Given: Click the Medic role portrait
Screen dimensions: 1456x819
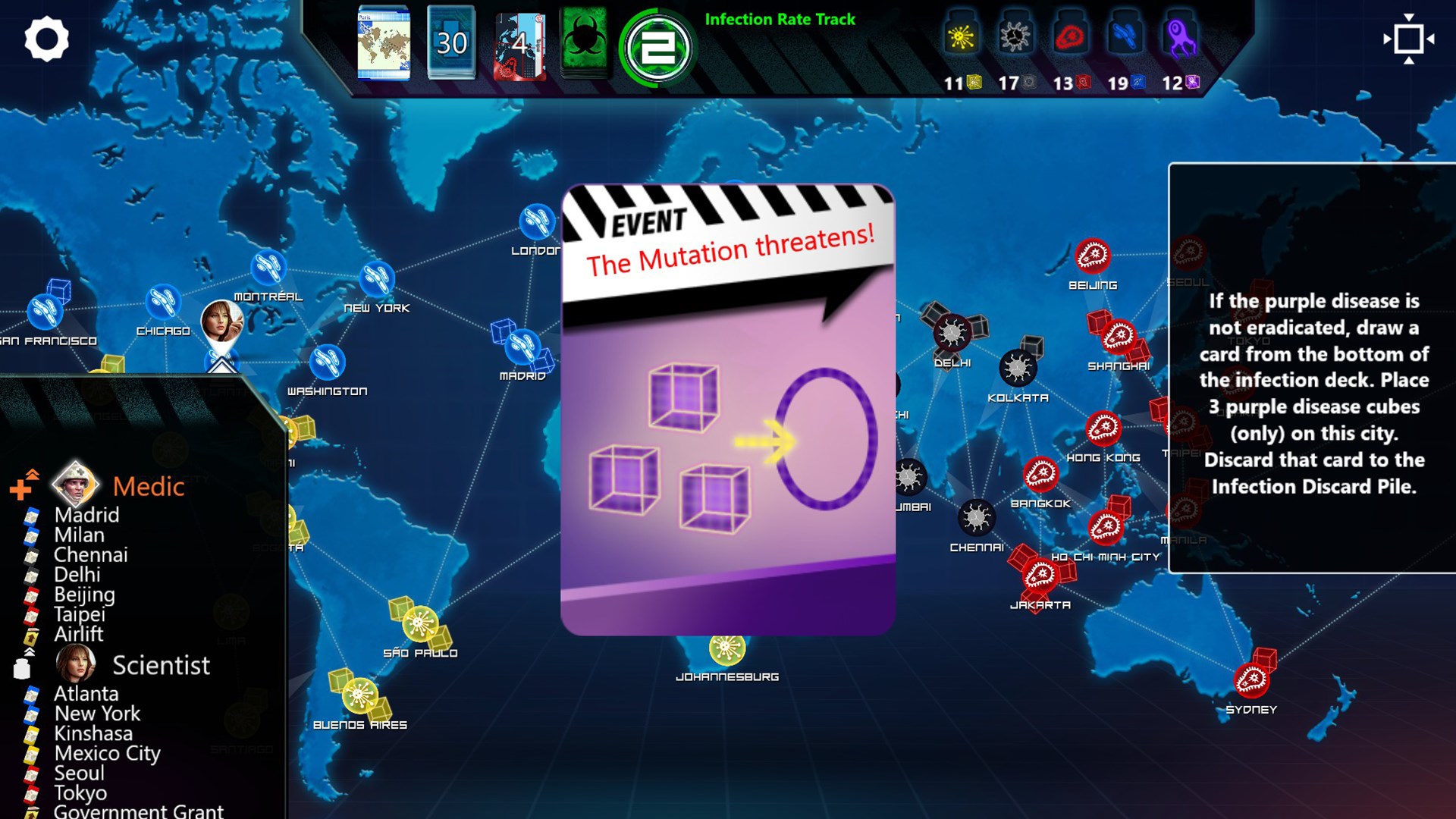Looking at the screenshot, I should [74, 483].
